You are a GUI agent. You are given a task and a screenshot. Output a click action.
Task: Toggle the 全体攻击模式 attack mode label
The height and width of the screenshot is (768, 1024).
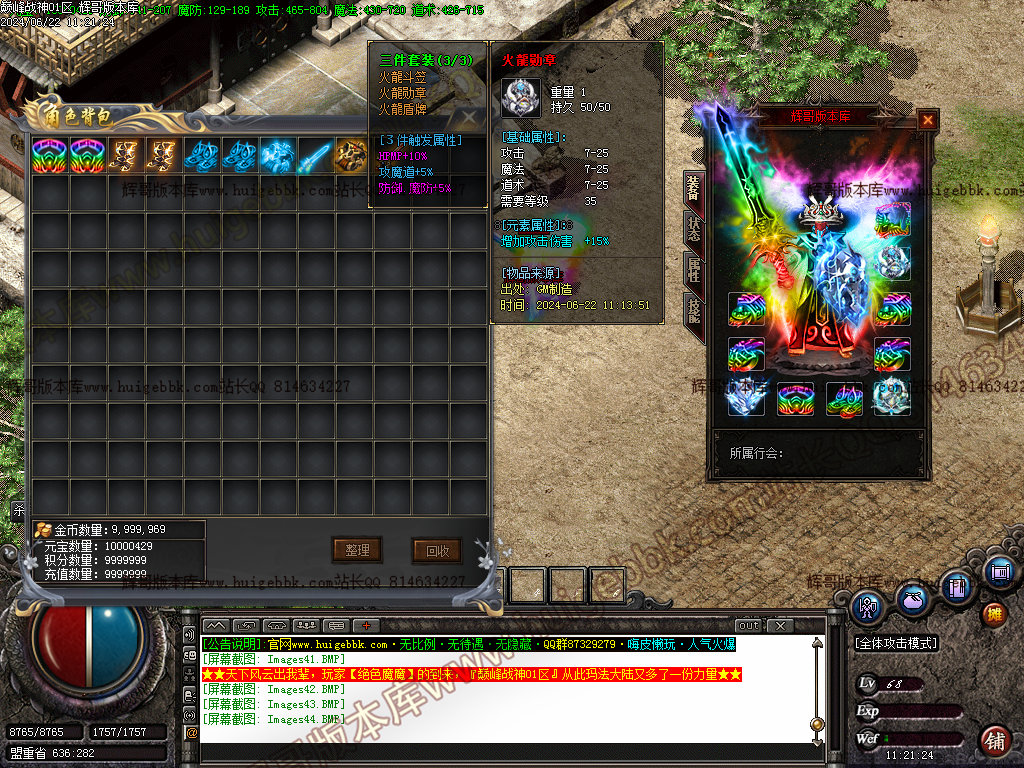click(895, 643)
